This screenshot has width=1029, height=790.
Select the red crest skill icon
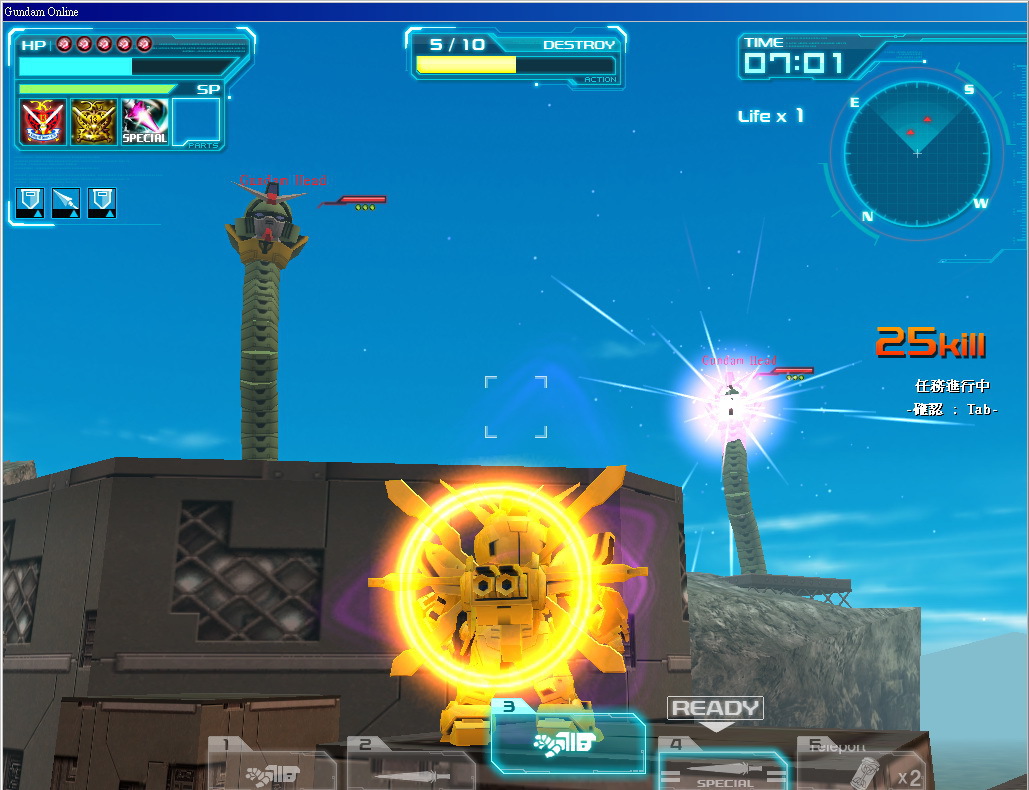[44, 122]
